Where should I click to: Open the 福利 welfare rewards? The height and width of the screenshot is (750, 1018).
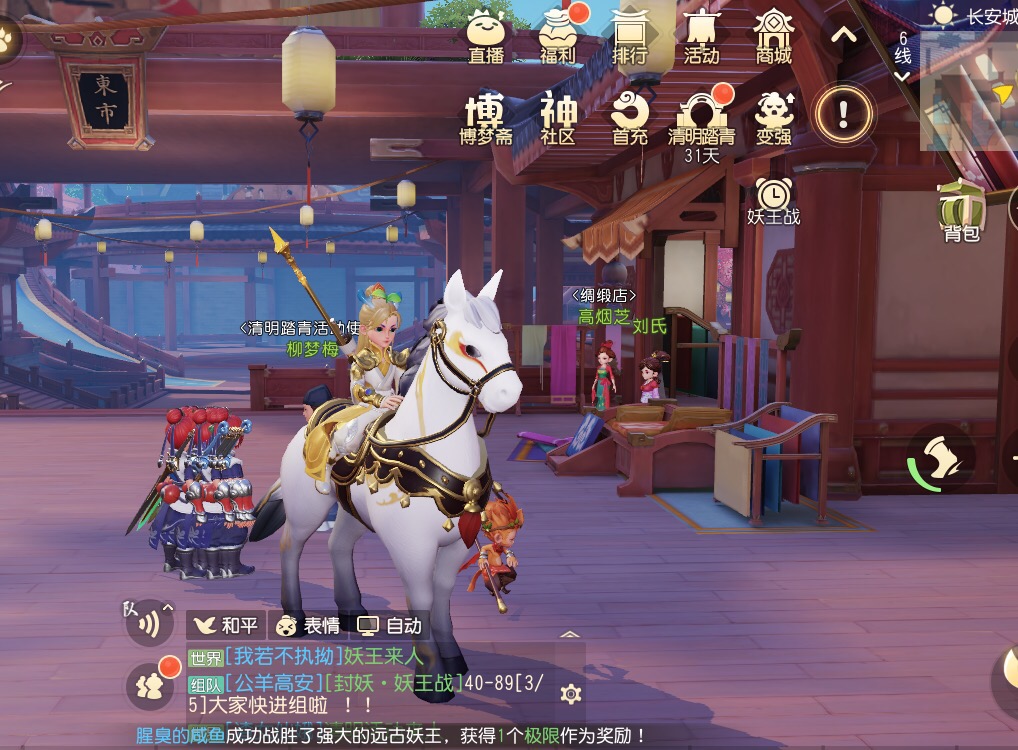(x=558, y=35)
